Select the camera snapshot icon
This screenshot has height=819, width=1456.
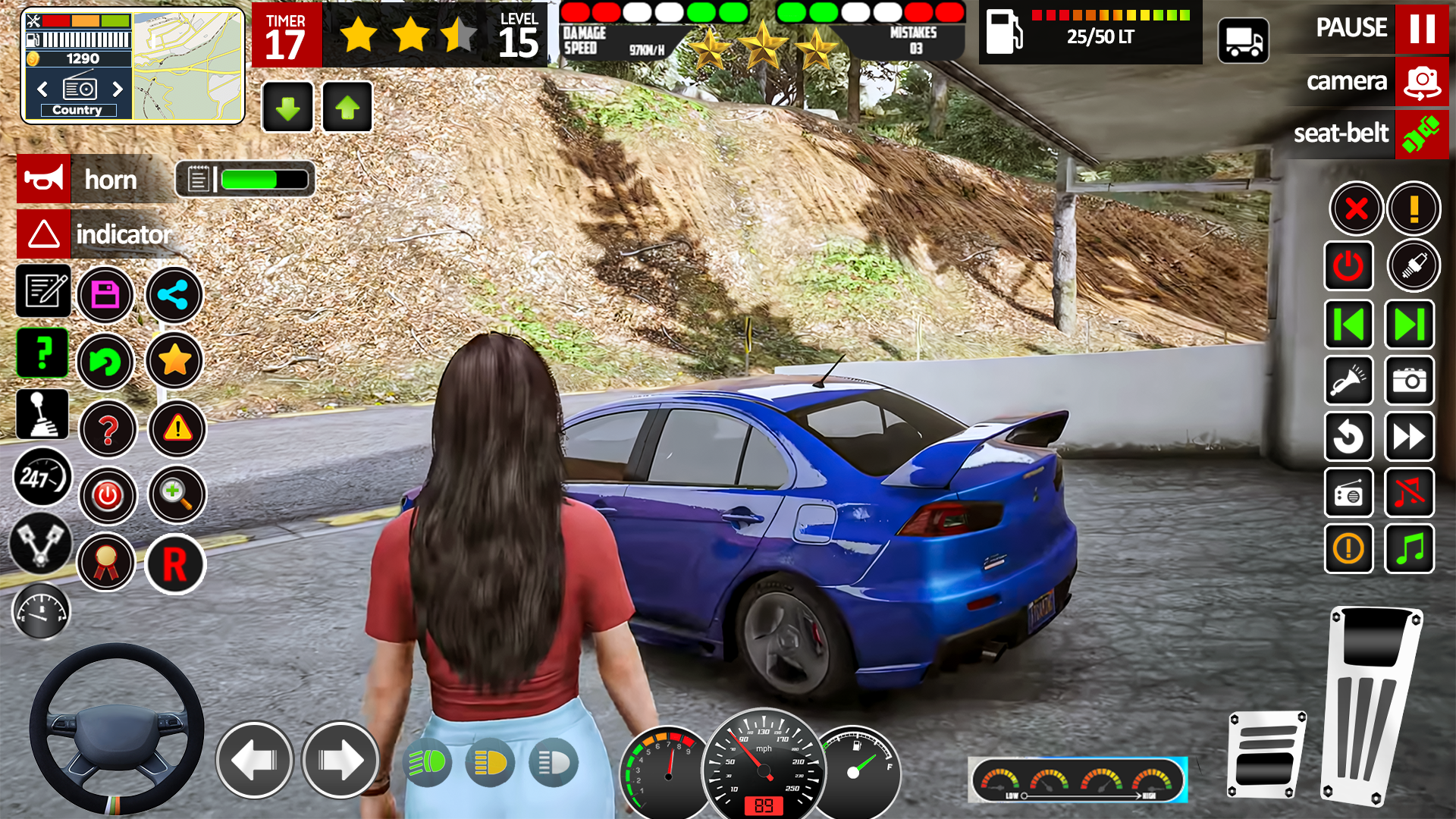click(x=1409, y=381)
